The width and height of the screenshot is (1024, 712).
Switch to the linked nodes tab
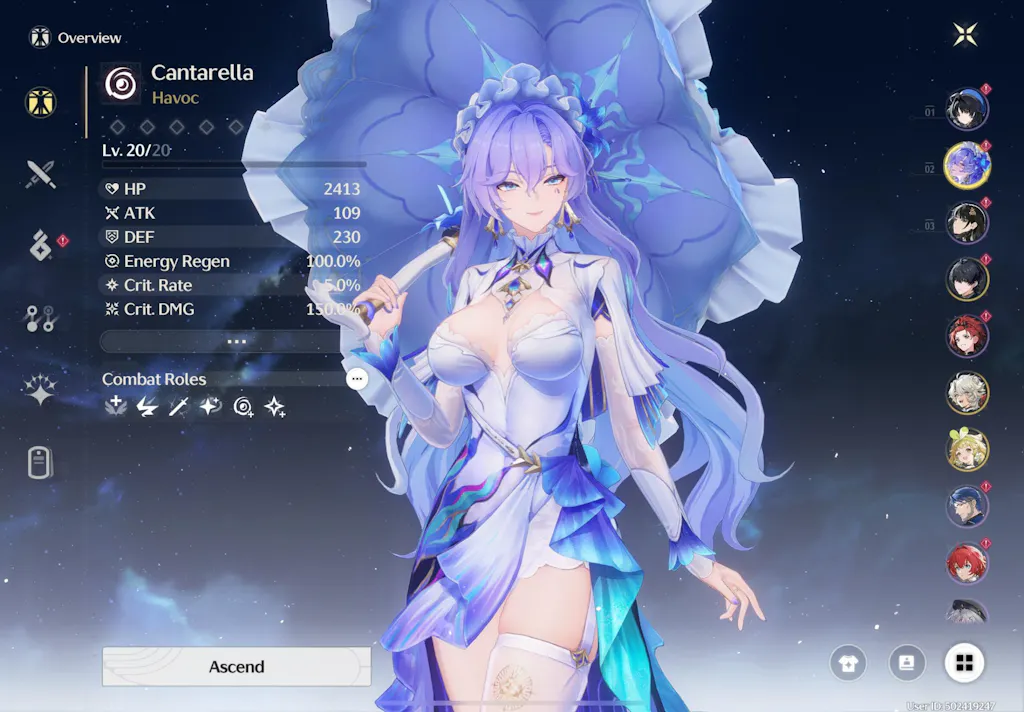[x=41, y=319]
